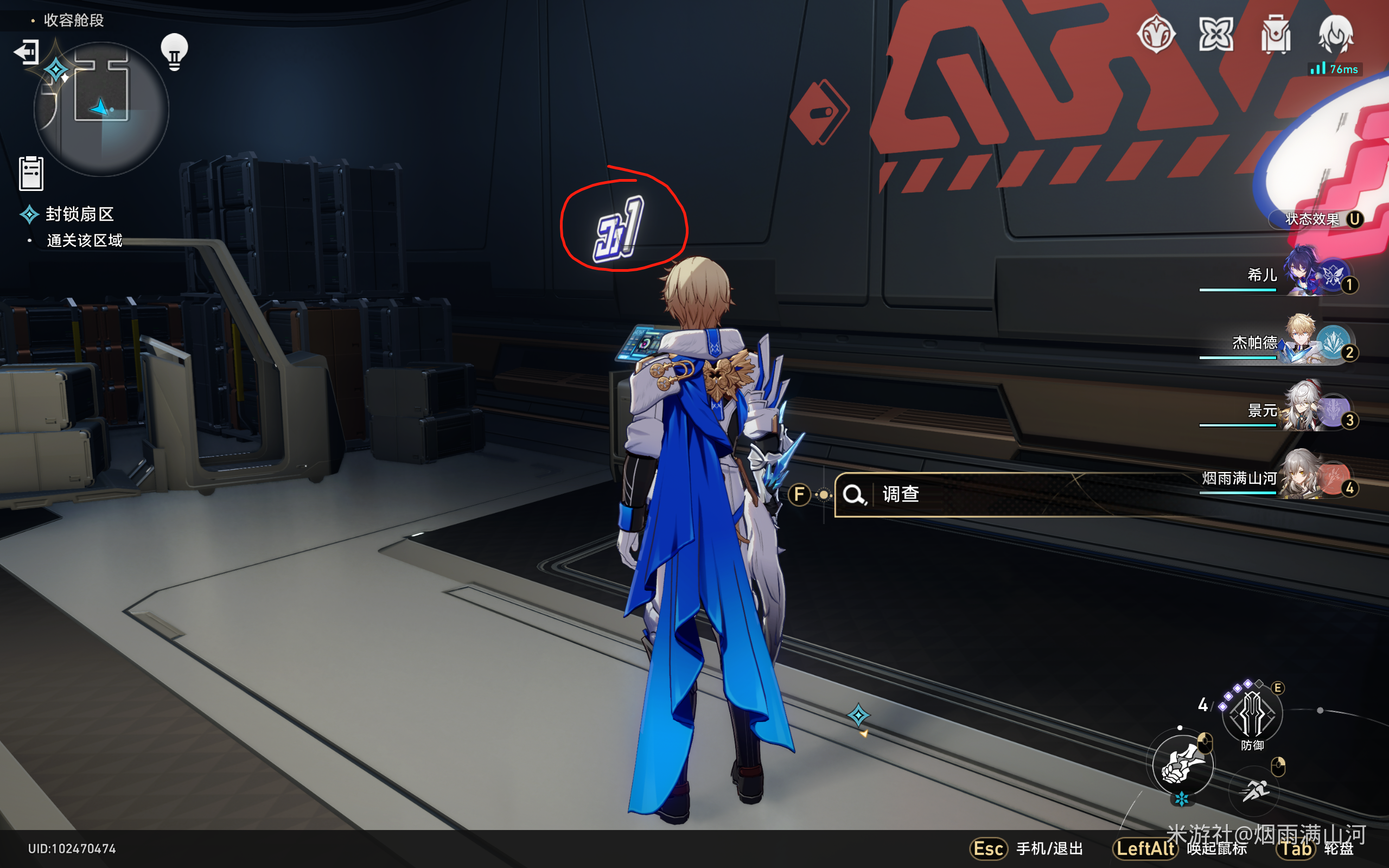Open the character head icon menu
This screenshot has height=868, width=1389.
coord(1336,34)
